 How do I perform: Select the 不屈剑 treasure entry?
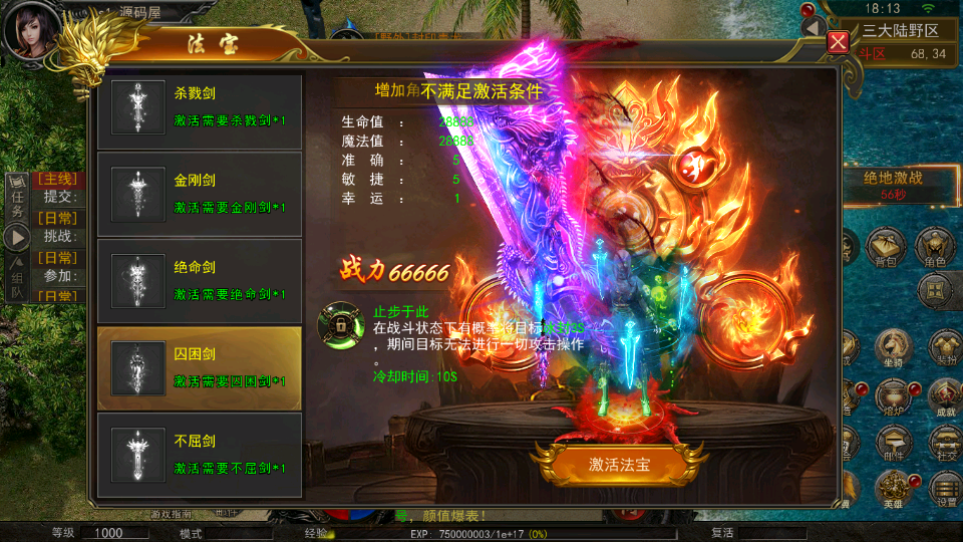(199, 454)
